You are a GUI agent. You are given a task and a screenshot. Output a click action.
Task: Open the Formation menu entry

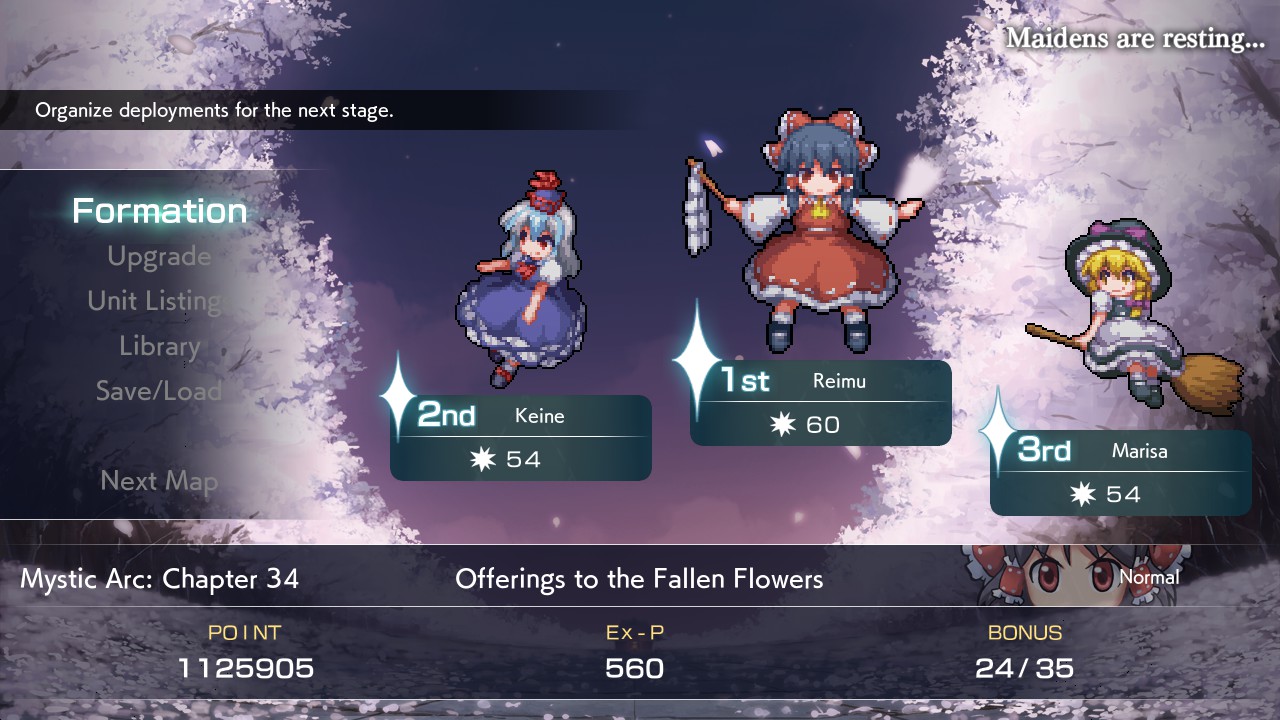(158, 211)
